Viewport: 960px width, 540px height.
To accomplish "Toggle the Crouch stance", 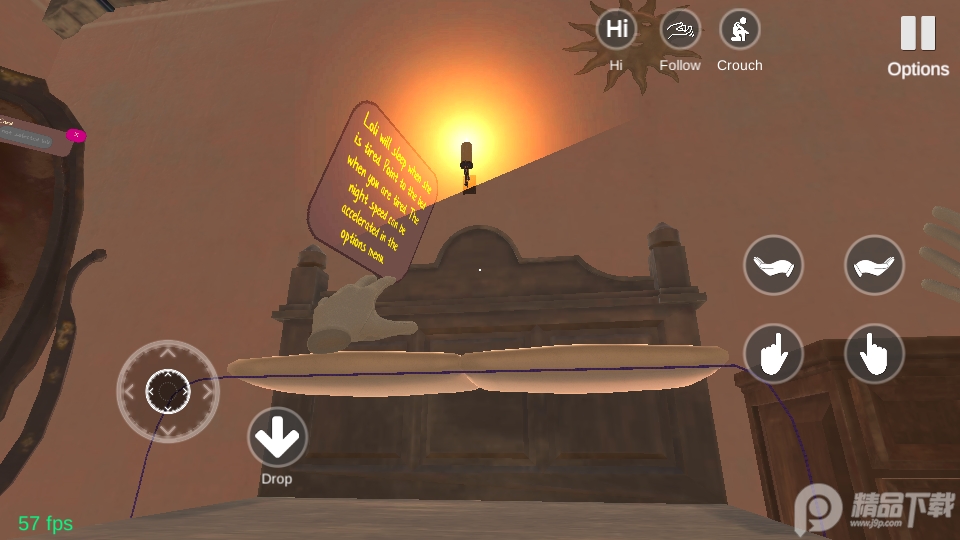I will coord(740,30).
